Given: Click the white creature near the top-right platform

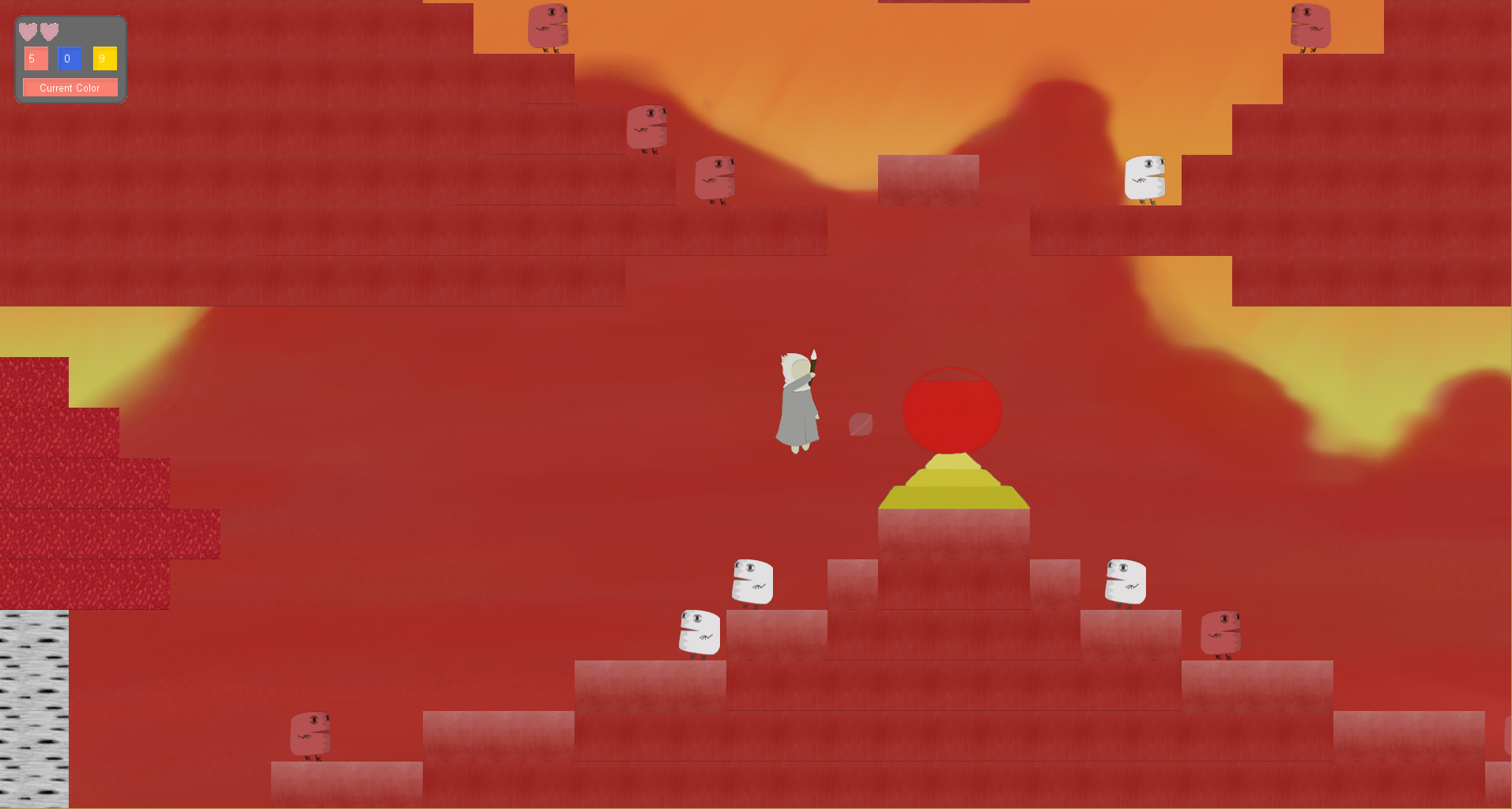Looking at the screenshot, I should [x=1144, y=178].
